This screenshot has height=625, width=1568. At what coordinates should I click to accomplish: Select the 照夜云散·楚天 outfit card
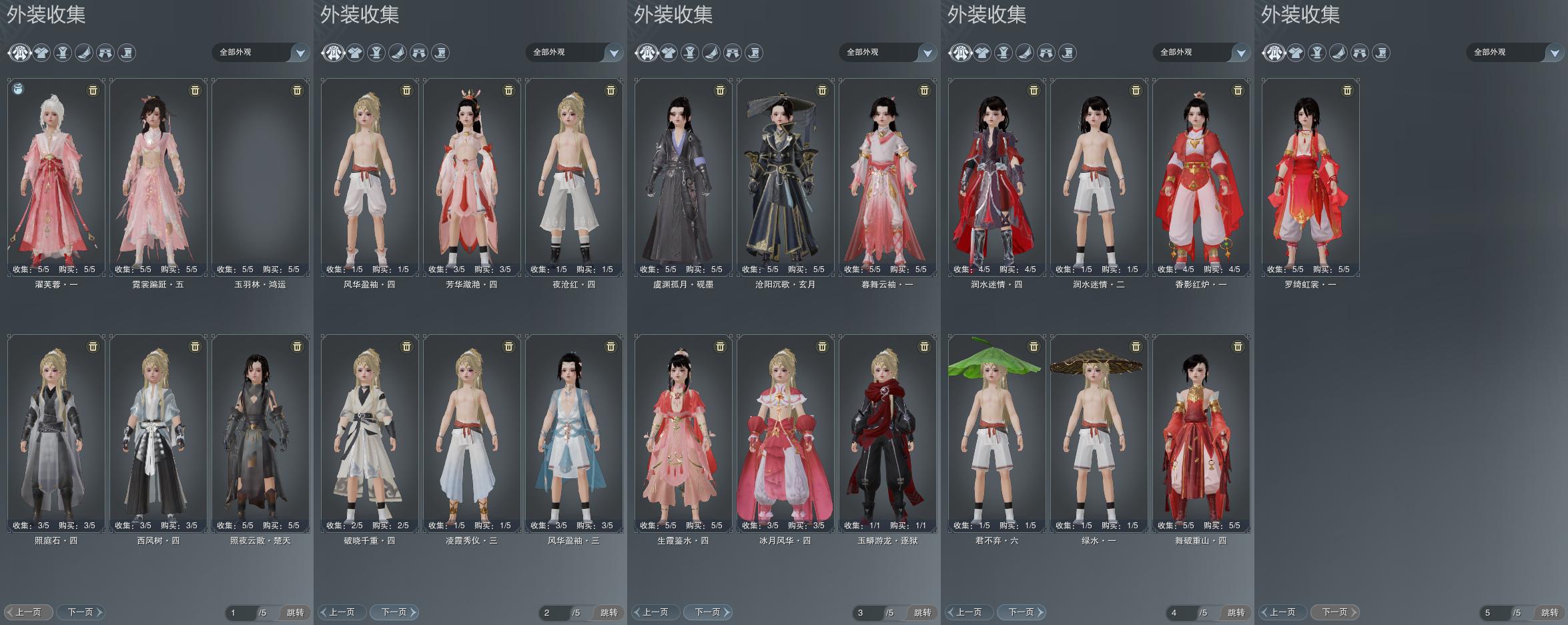tap(260, 434)
